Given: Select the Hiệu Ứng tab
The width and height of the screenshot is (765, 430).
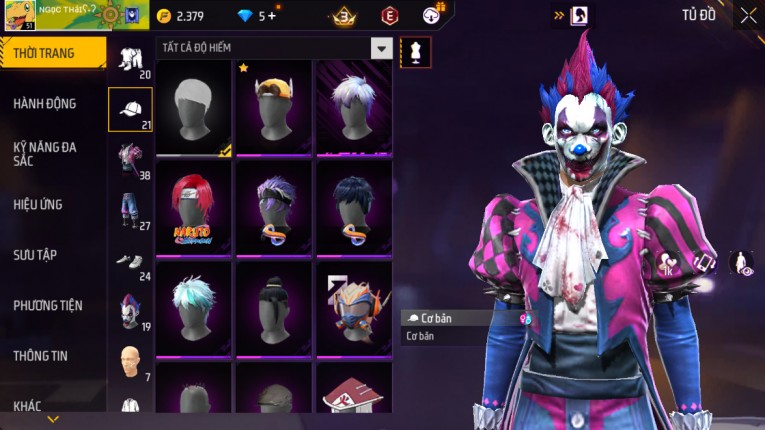Looking at the screenshot, I should (x=38, y=204).
